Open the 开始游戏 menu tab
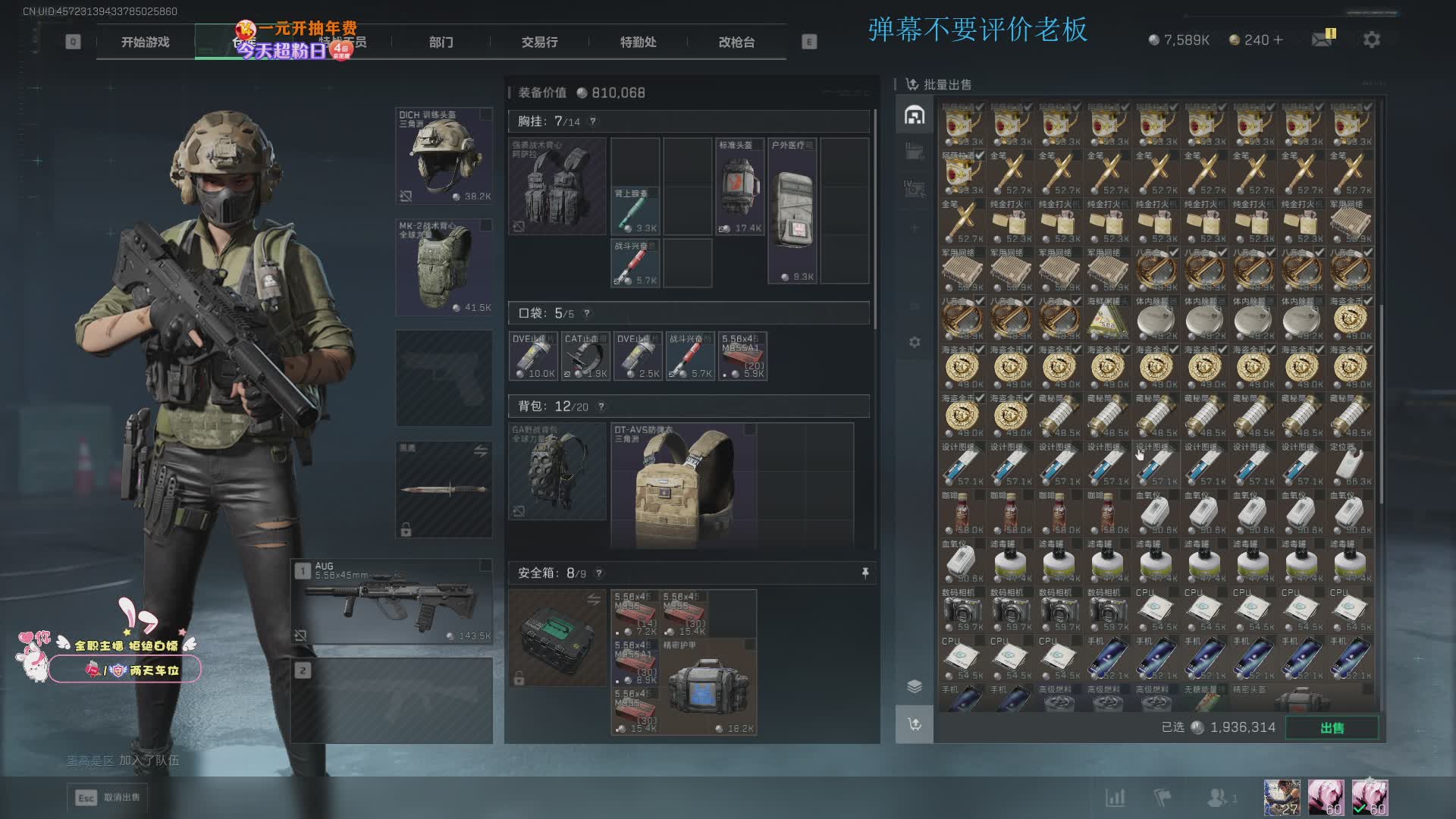Viewport: 1456px width, 819px height. (145, 42)
